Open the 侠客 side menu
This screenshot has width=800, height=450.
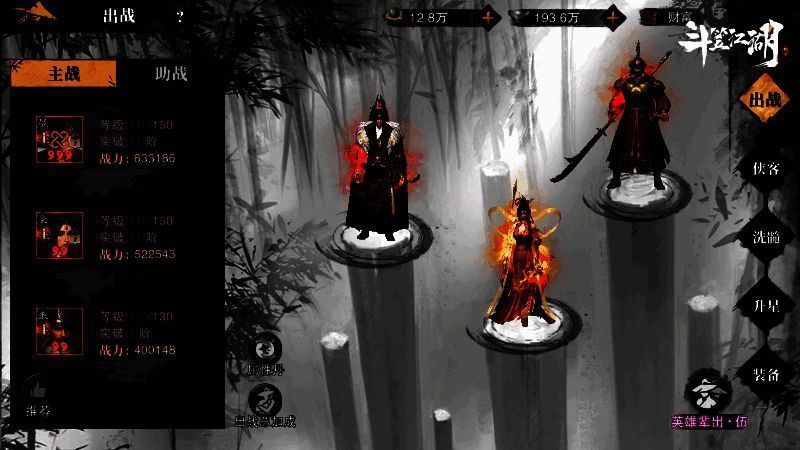coord(765,168)
